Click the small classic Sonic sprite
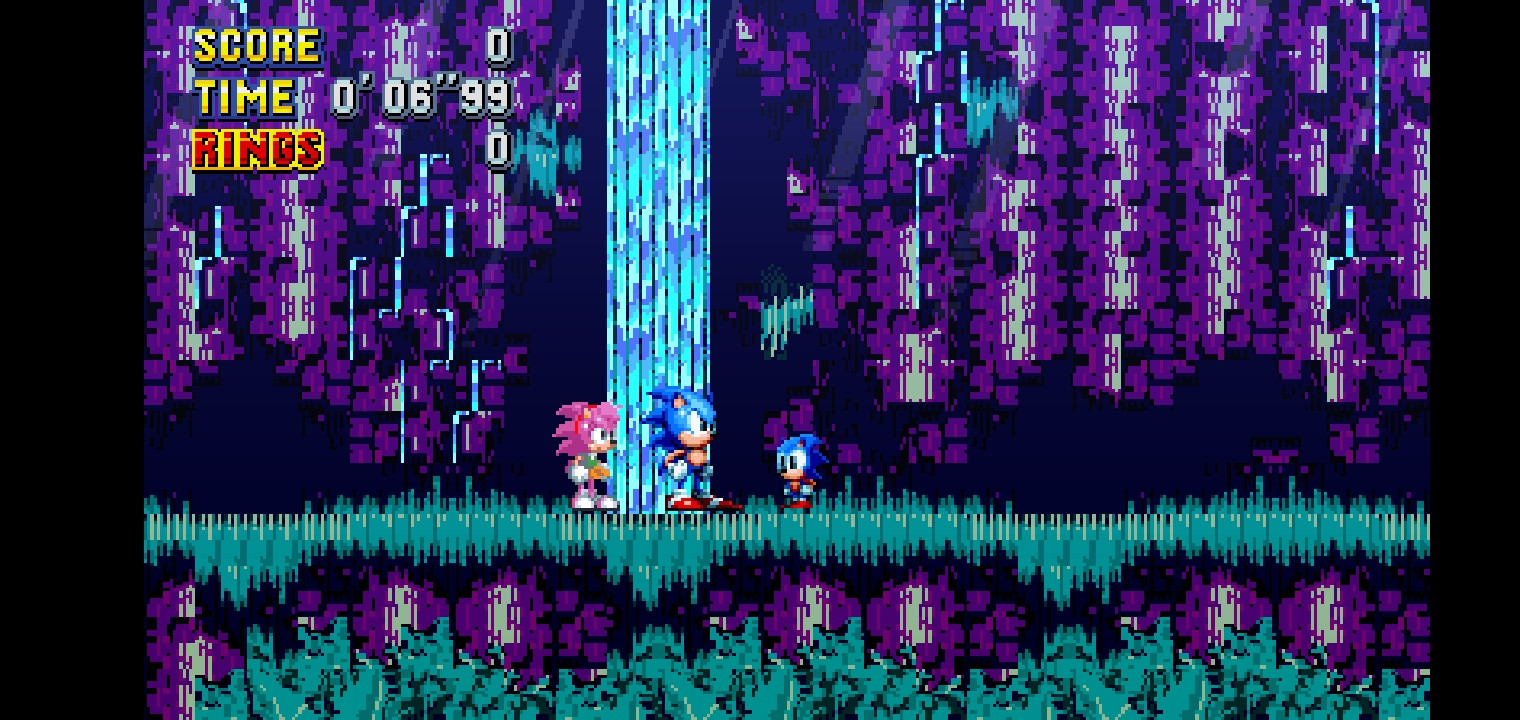The height and width of the screenshot is (720, 1520). (x=795, y=465)
